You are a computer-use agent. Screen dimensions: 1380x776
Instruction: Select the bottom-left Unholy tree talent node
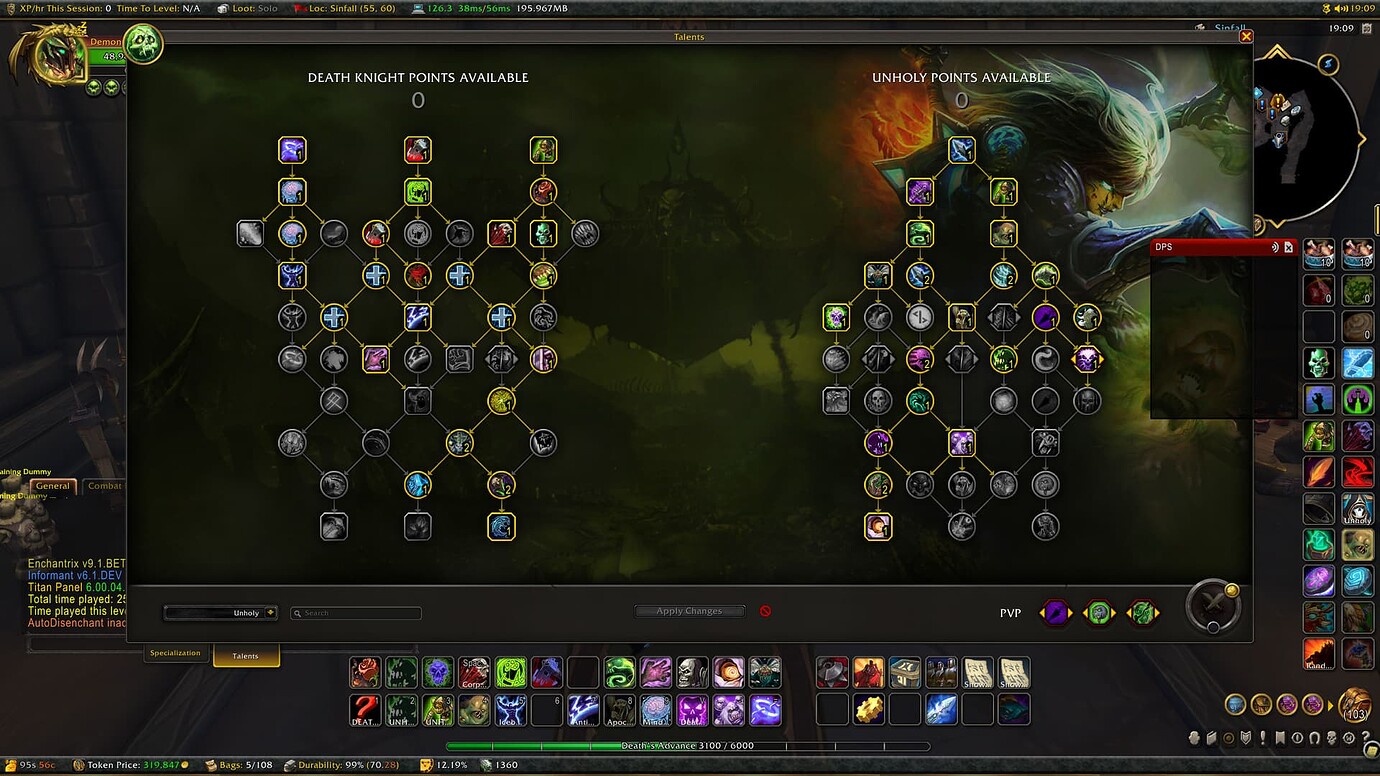pyautogui.click(x=878, y=526)
